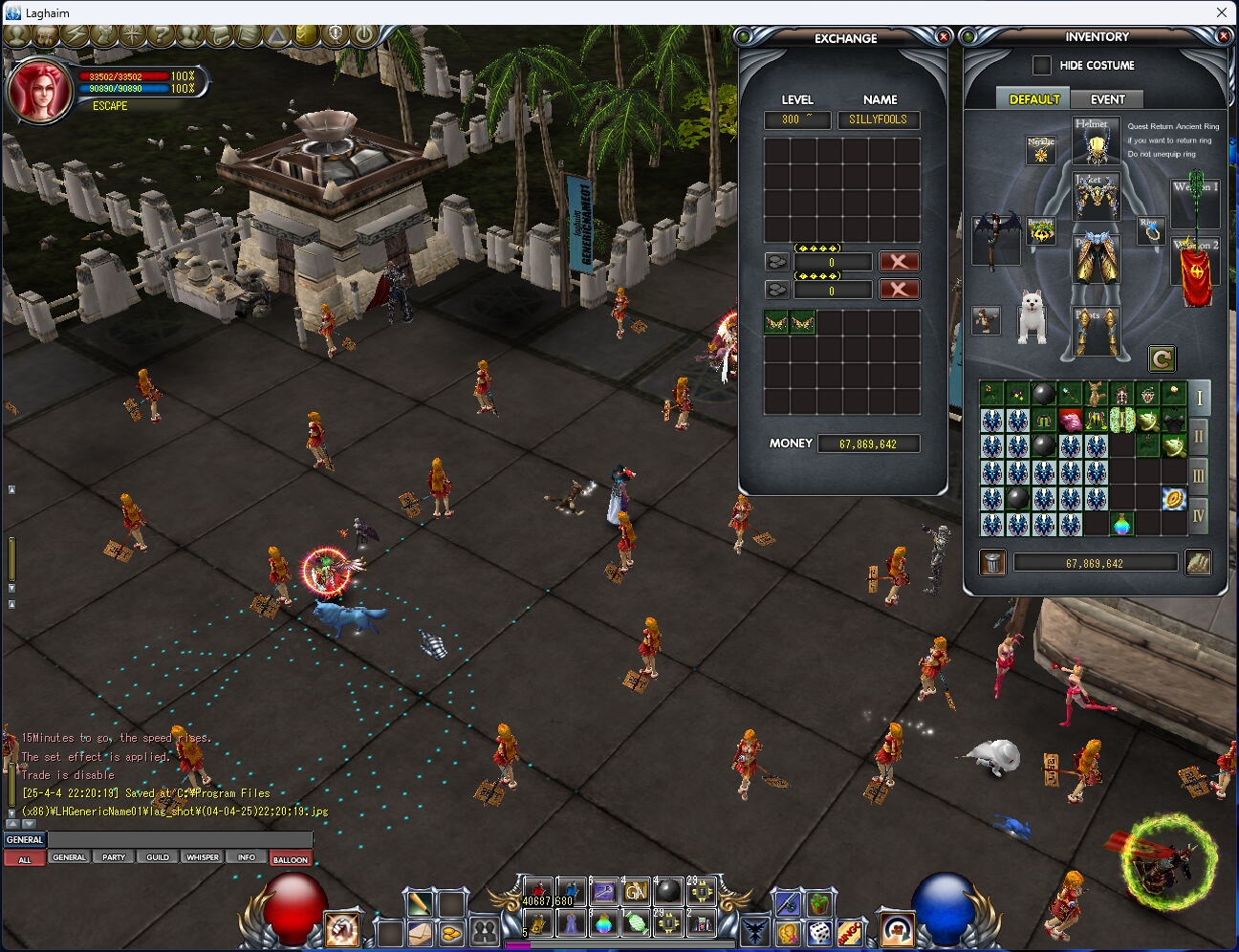Toggle the Balloon chat button
The image size is (1239, 952).
pyautogui.click(x=290, y=859)
